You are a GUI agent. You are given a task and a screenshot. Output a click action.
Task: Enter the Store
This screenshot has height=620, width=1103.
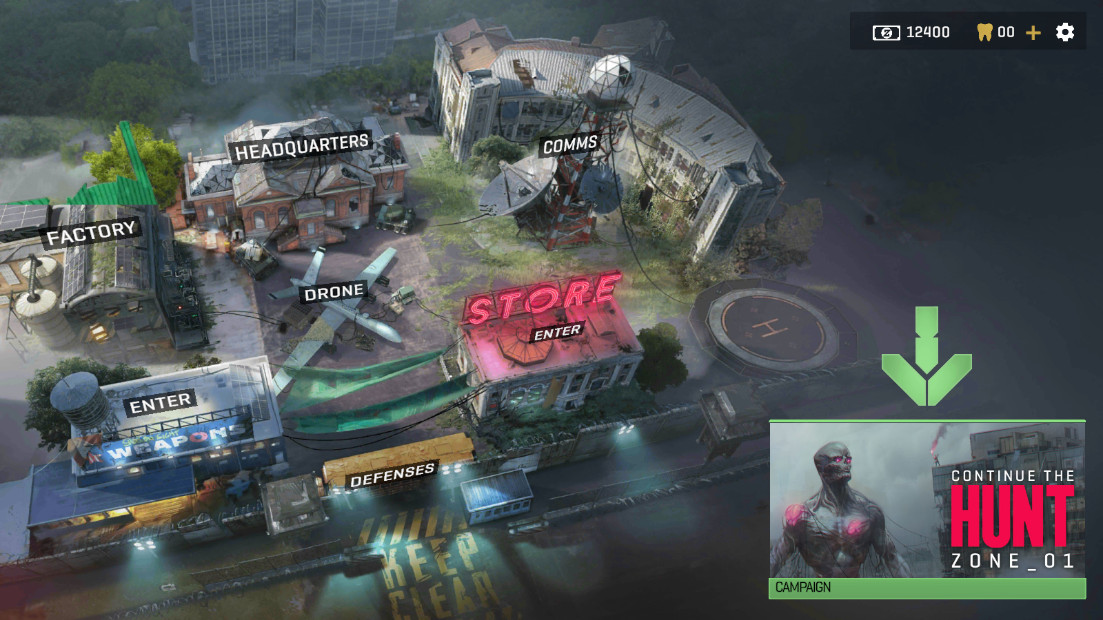(557, 333)
